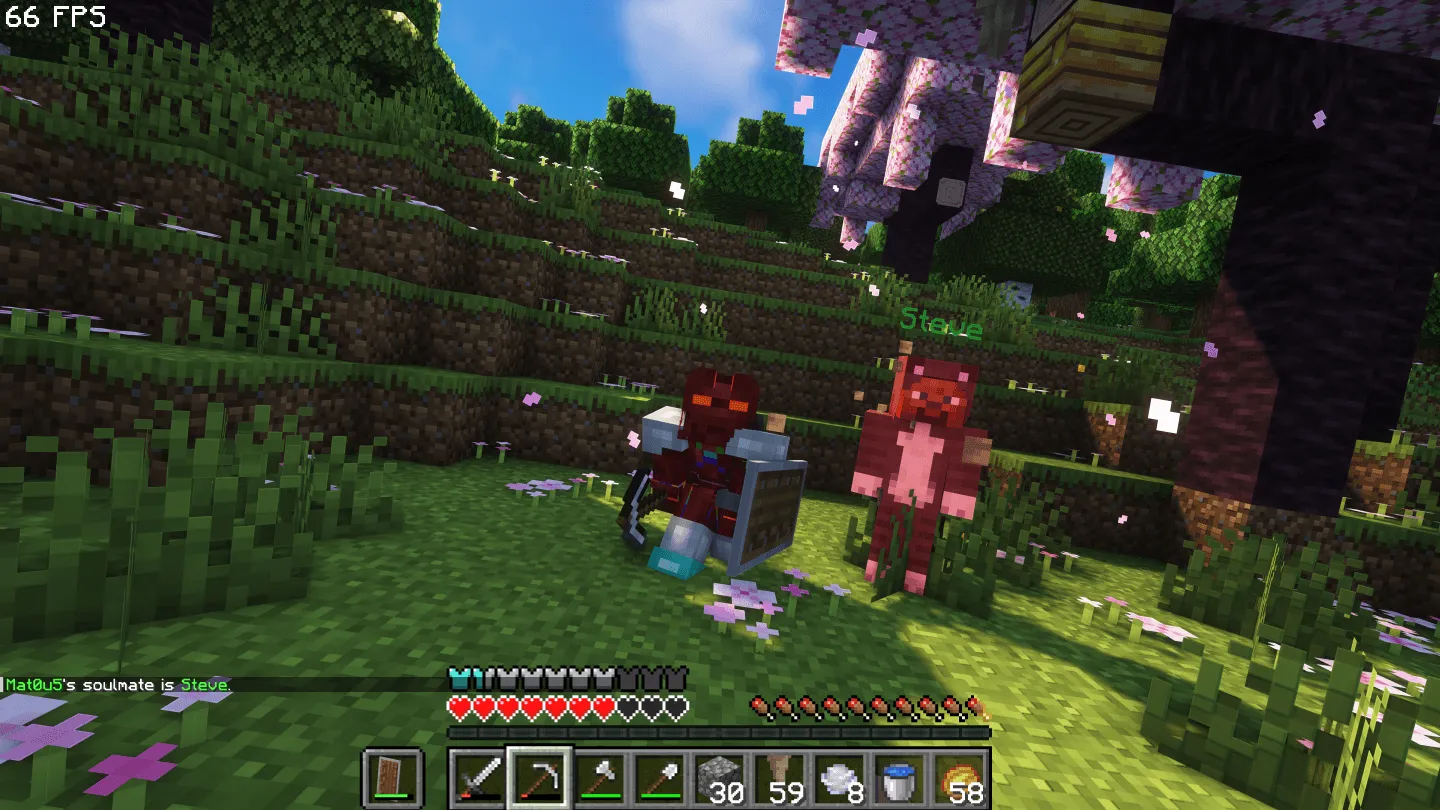
Task: Click the green experience bar
Action: [720, 733]
